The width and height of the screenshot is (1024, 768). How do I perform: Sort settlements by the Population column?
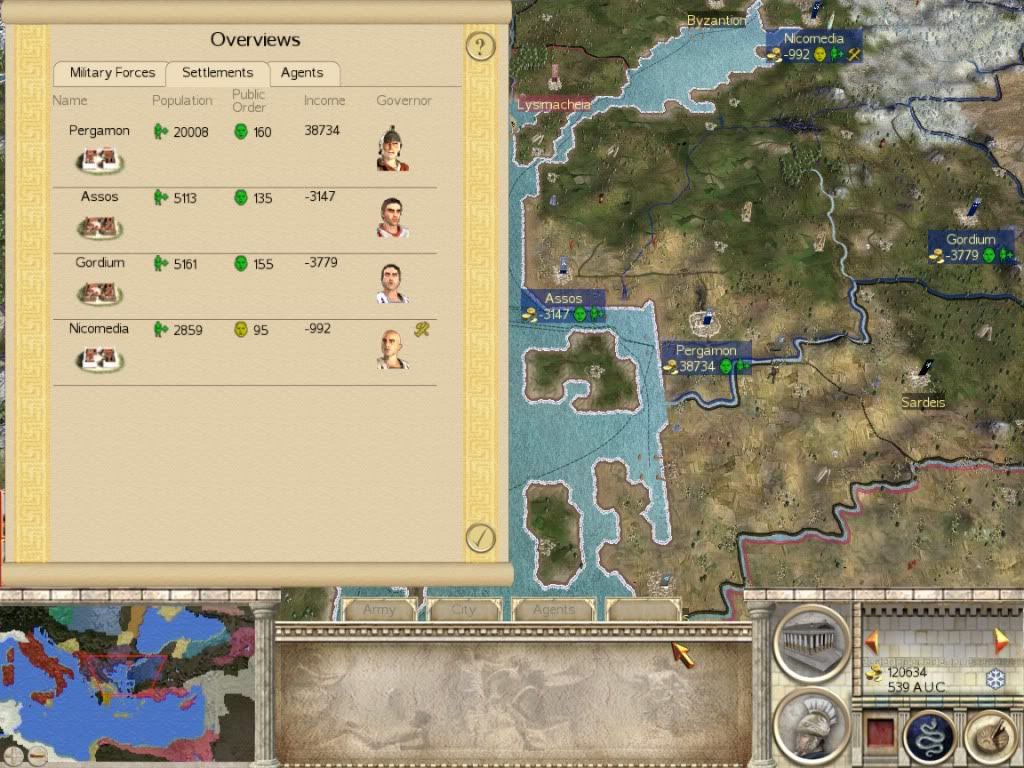click(x=182, y=101)
